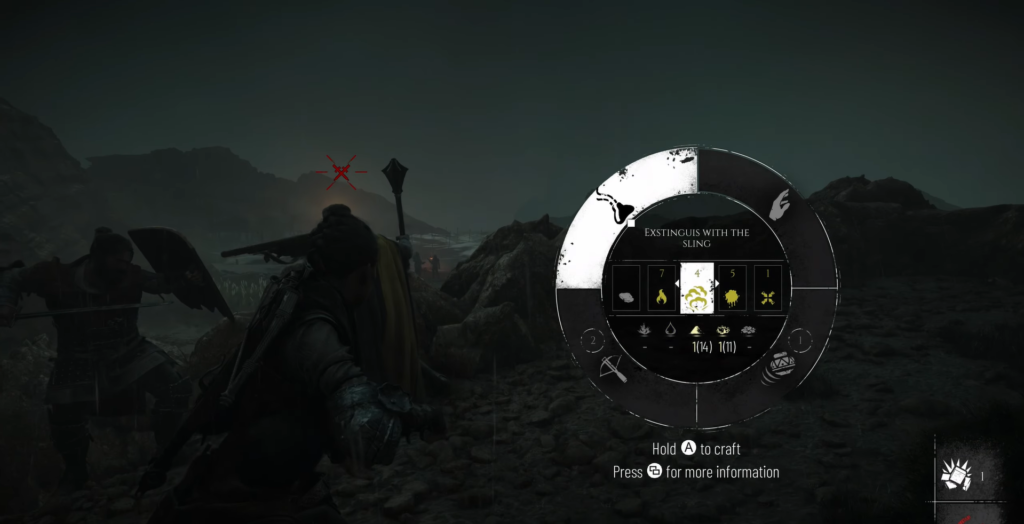Click the right arrow beside the selected ammo

click(x=715, y=285)
